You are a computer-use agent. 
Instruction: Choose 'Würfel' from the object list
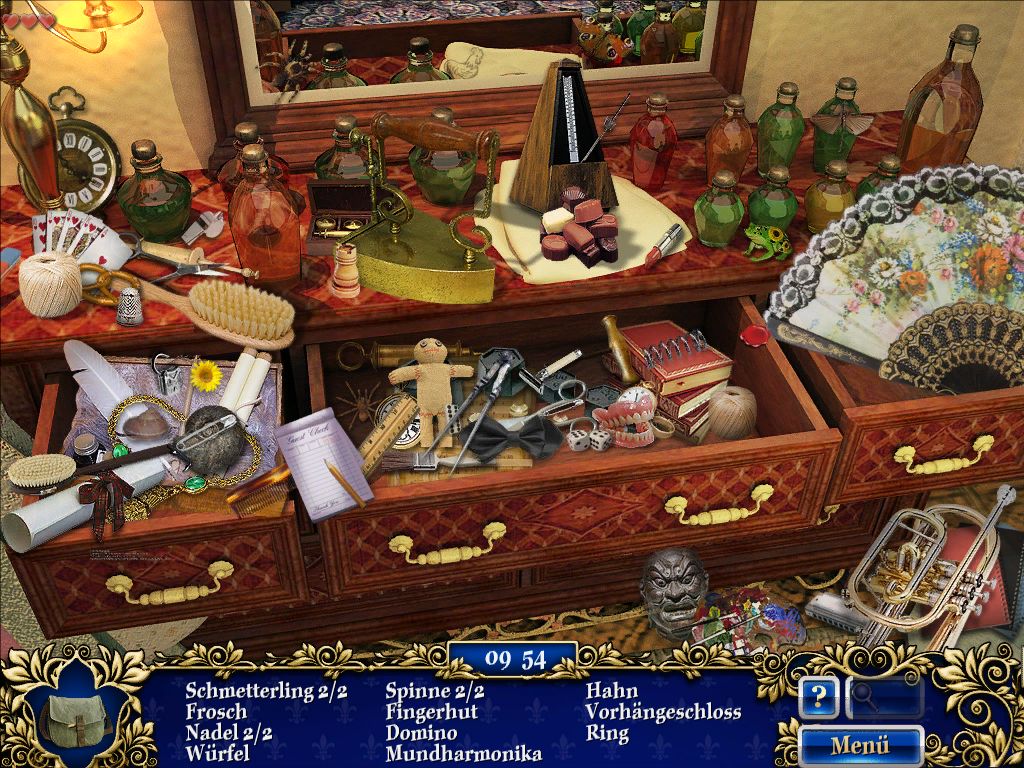click(217, 753)
